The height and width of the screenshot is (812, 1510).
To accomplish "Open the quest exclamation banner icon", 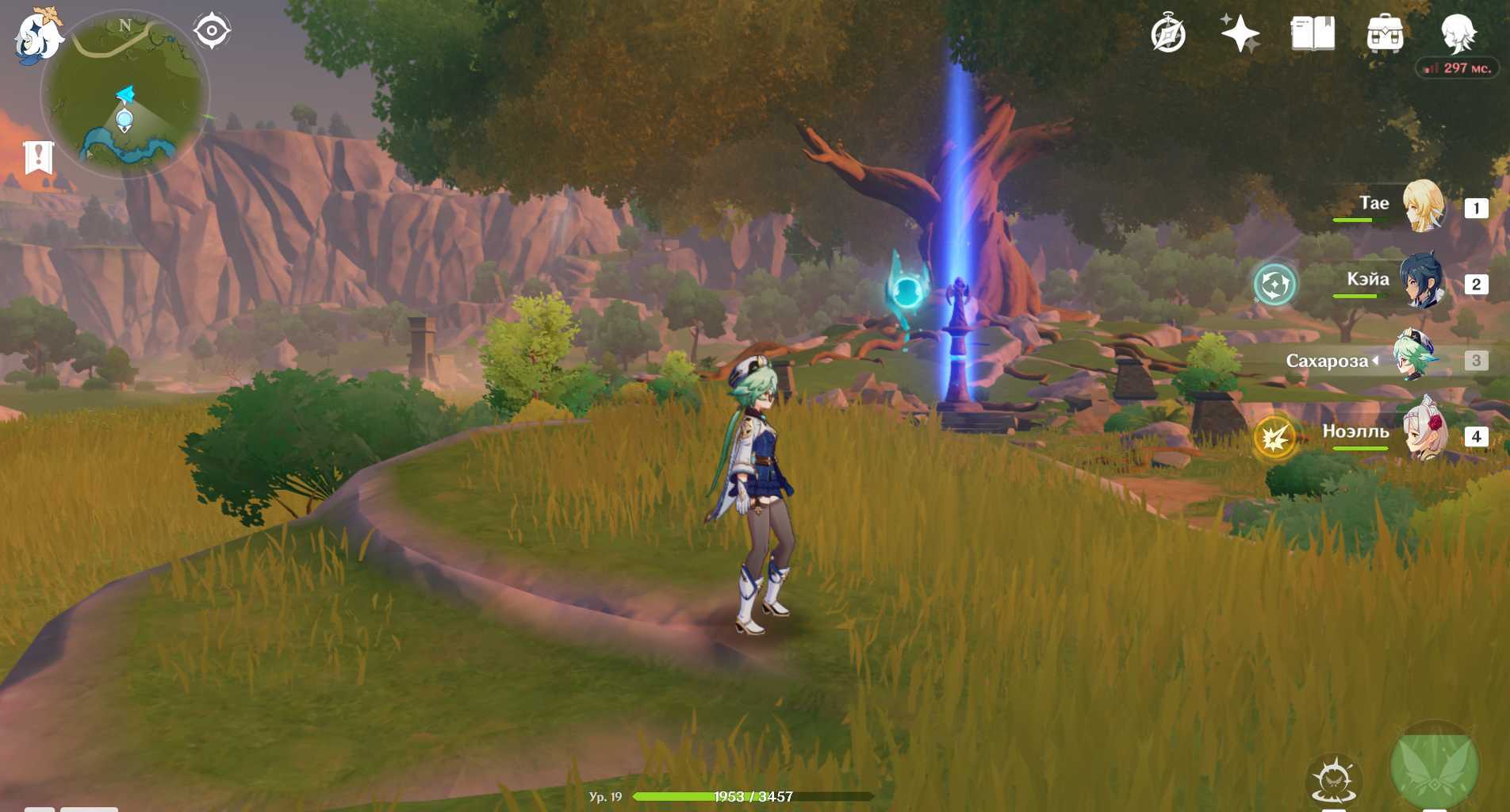I will [38, 157].
